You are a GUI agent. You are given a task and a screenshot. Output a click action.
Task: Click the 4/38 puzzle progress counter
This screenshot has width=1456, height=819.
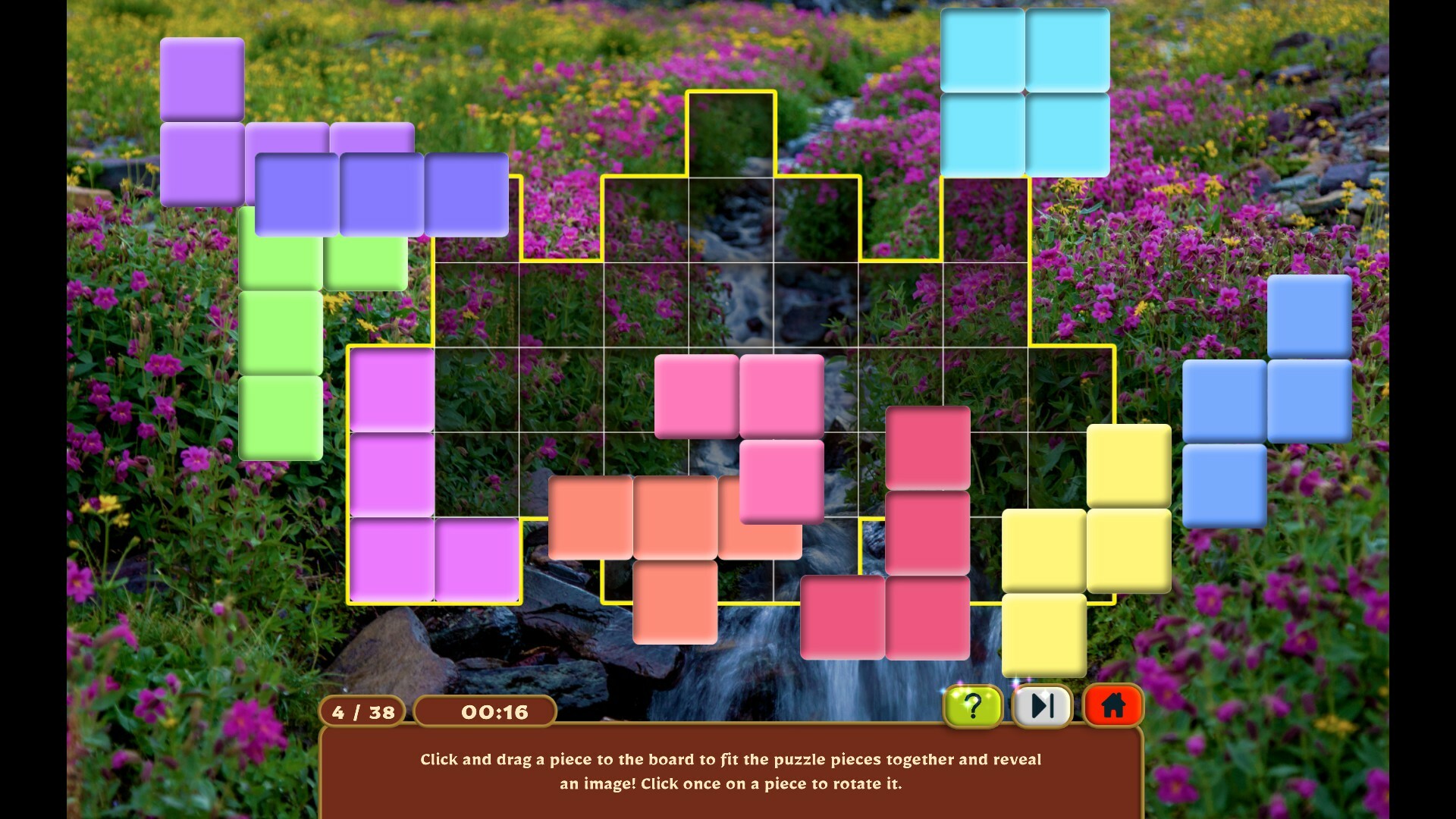(x=364, y=711)
